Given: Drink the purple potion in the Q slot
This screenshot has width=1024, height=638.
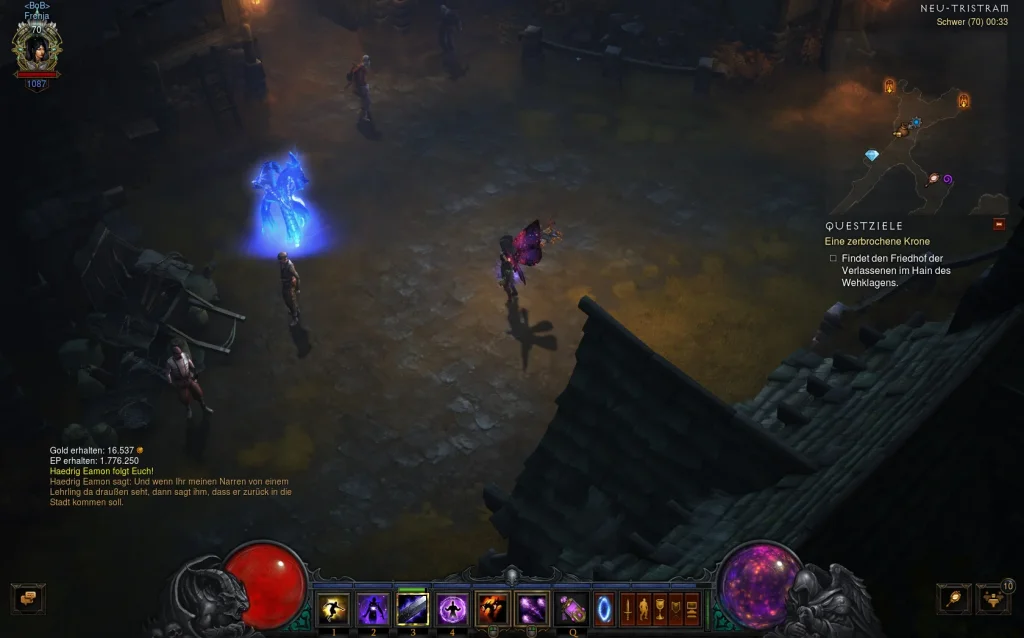Looking at the screenshot, I should [x=573, y=608].
